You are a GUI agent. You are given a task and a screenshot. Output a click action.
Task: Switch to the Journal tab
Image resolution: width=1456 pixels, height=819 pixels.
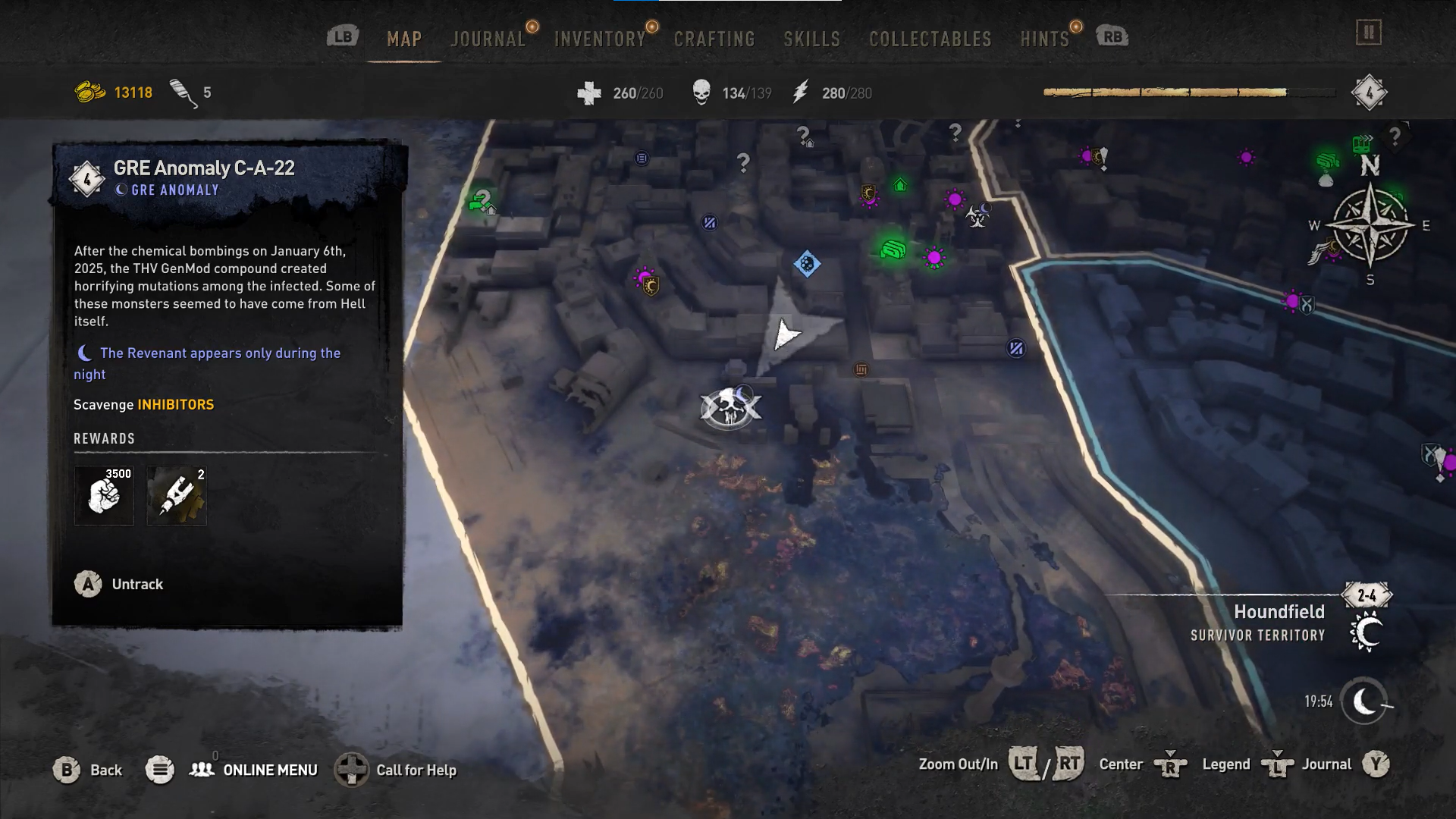click(x=488, y=39)
